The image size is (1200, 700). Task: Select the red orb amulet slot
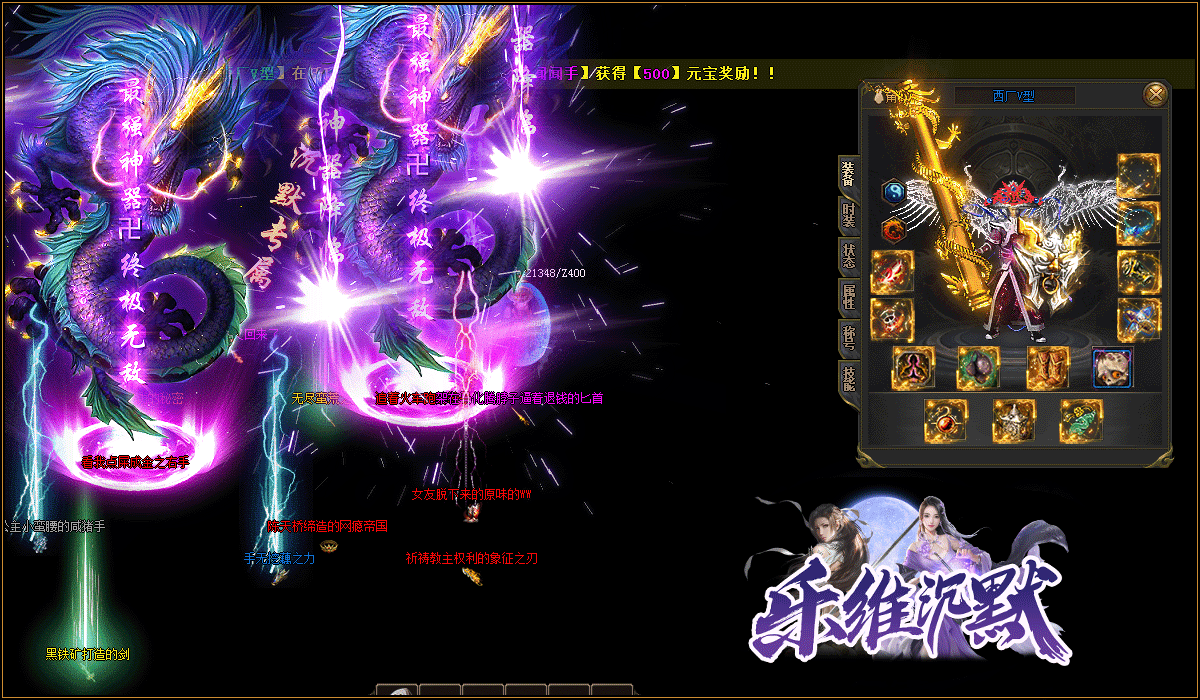[945, 420]
